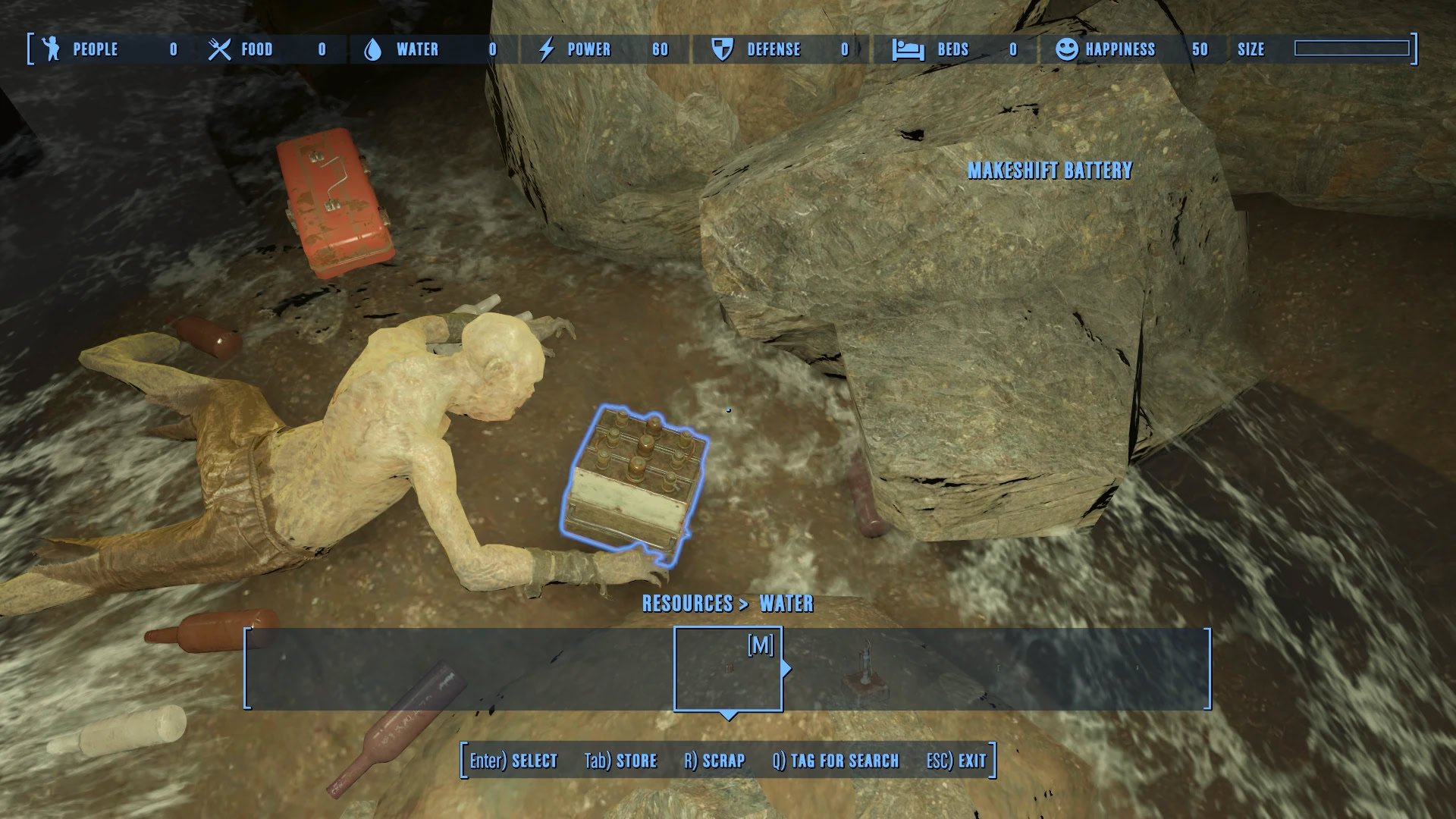The image size is (1456, 819).
Task: Store the highlighted object via STORE
Action: (x=620, y=761)
